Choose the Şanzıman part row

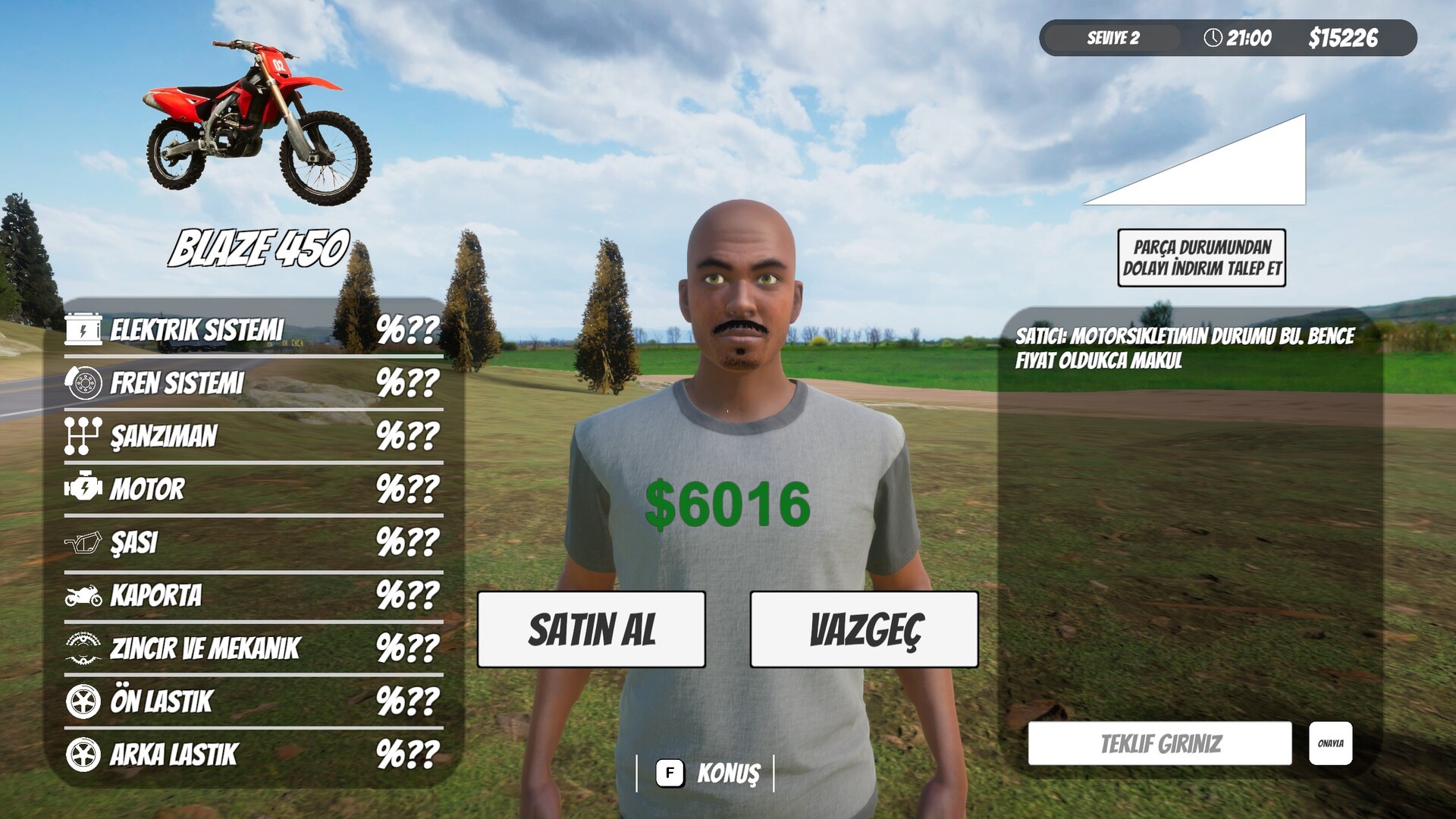point(253,436)
